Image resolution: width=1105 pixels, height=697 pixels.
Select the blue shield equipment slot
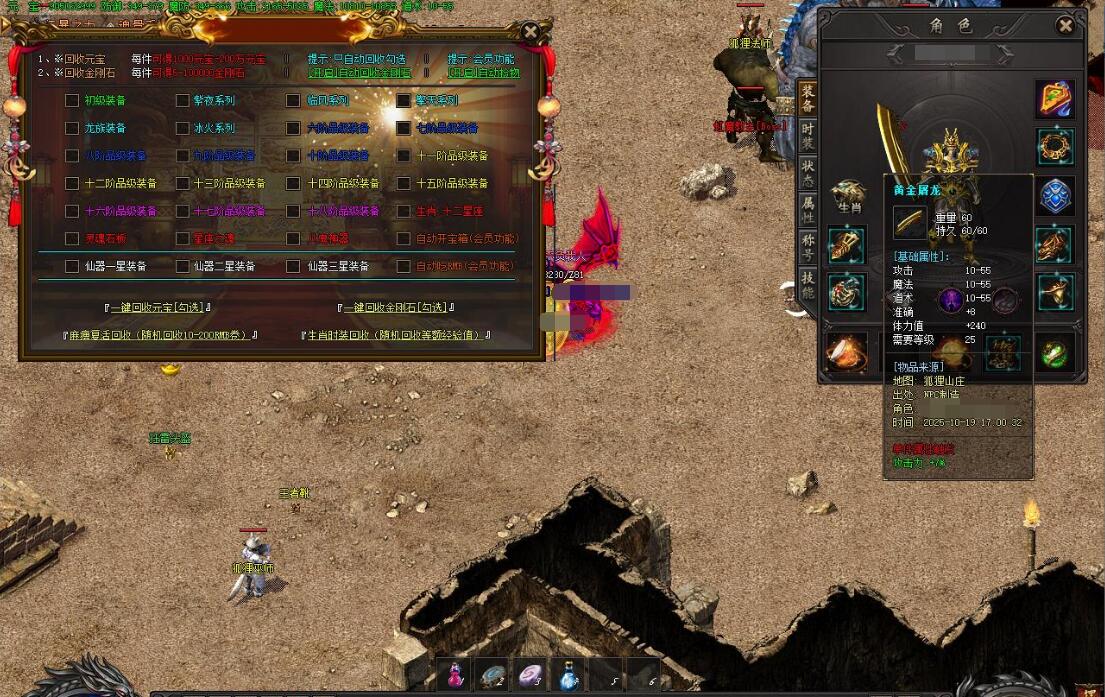tap(1055, 196)
